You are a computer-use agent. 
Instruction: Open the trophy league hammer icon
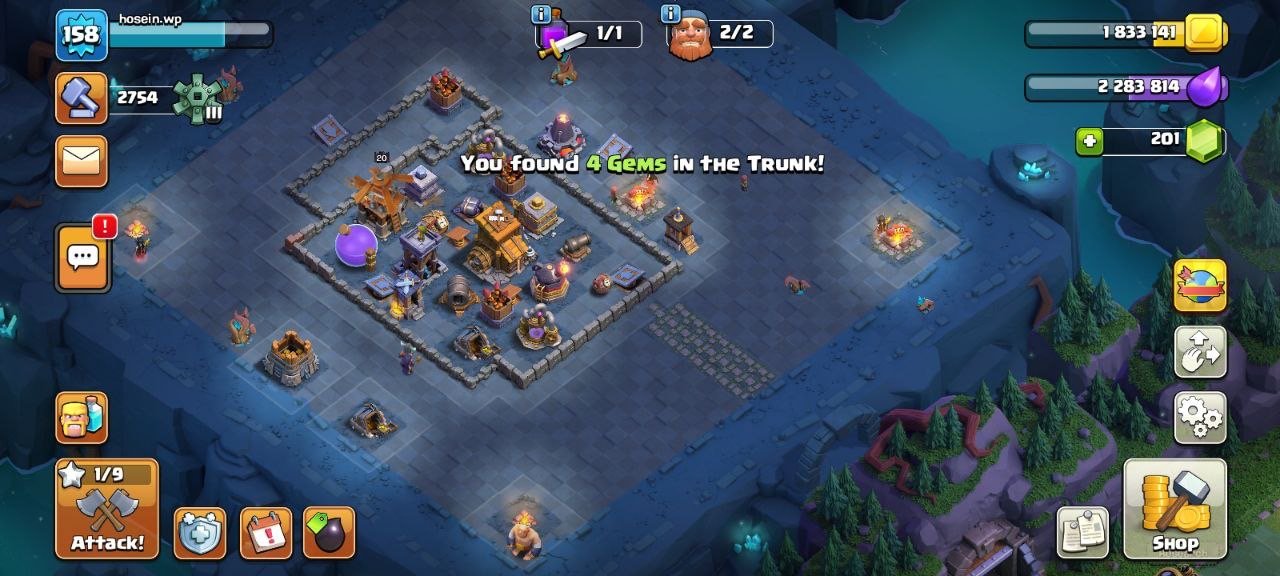click(x=81, y=98)
